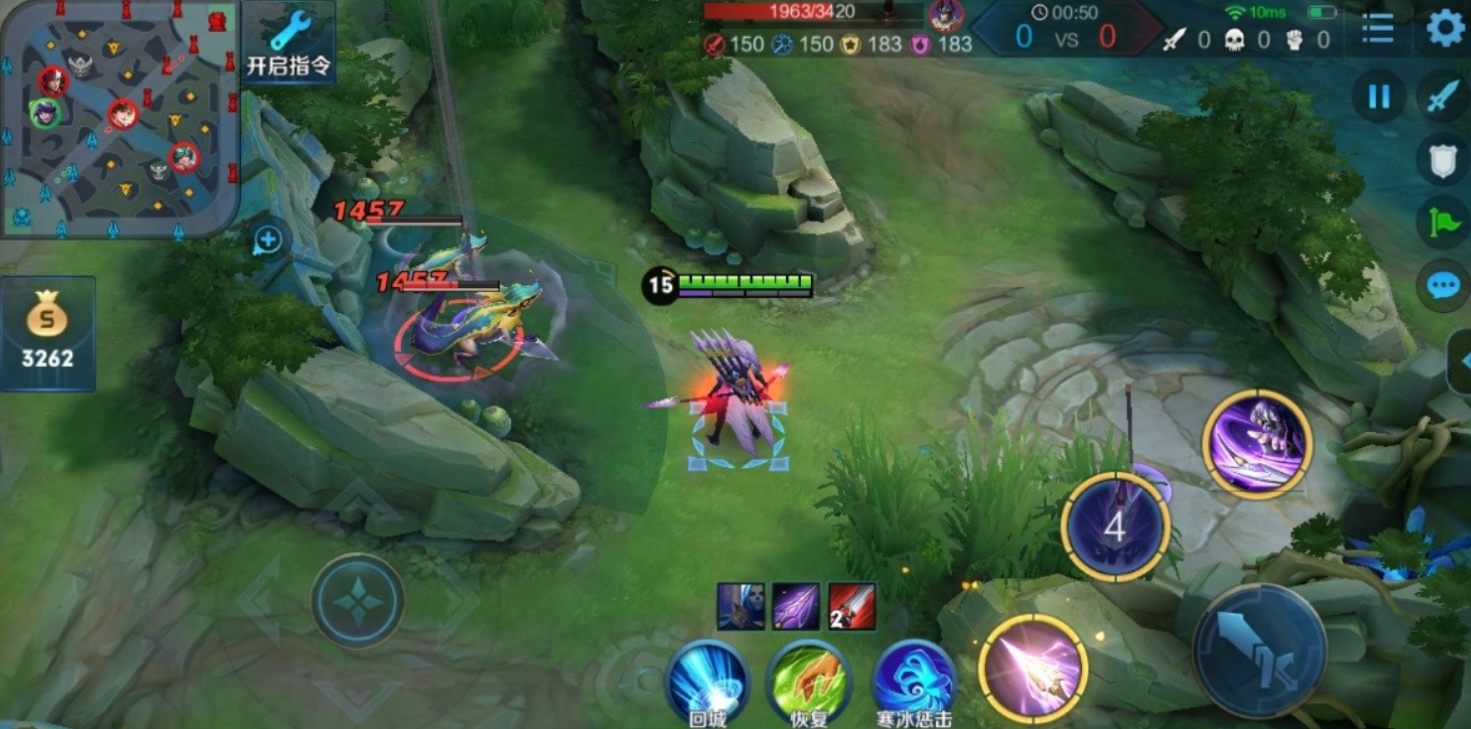Expand the side panel arrow tab

point(1462,360)
